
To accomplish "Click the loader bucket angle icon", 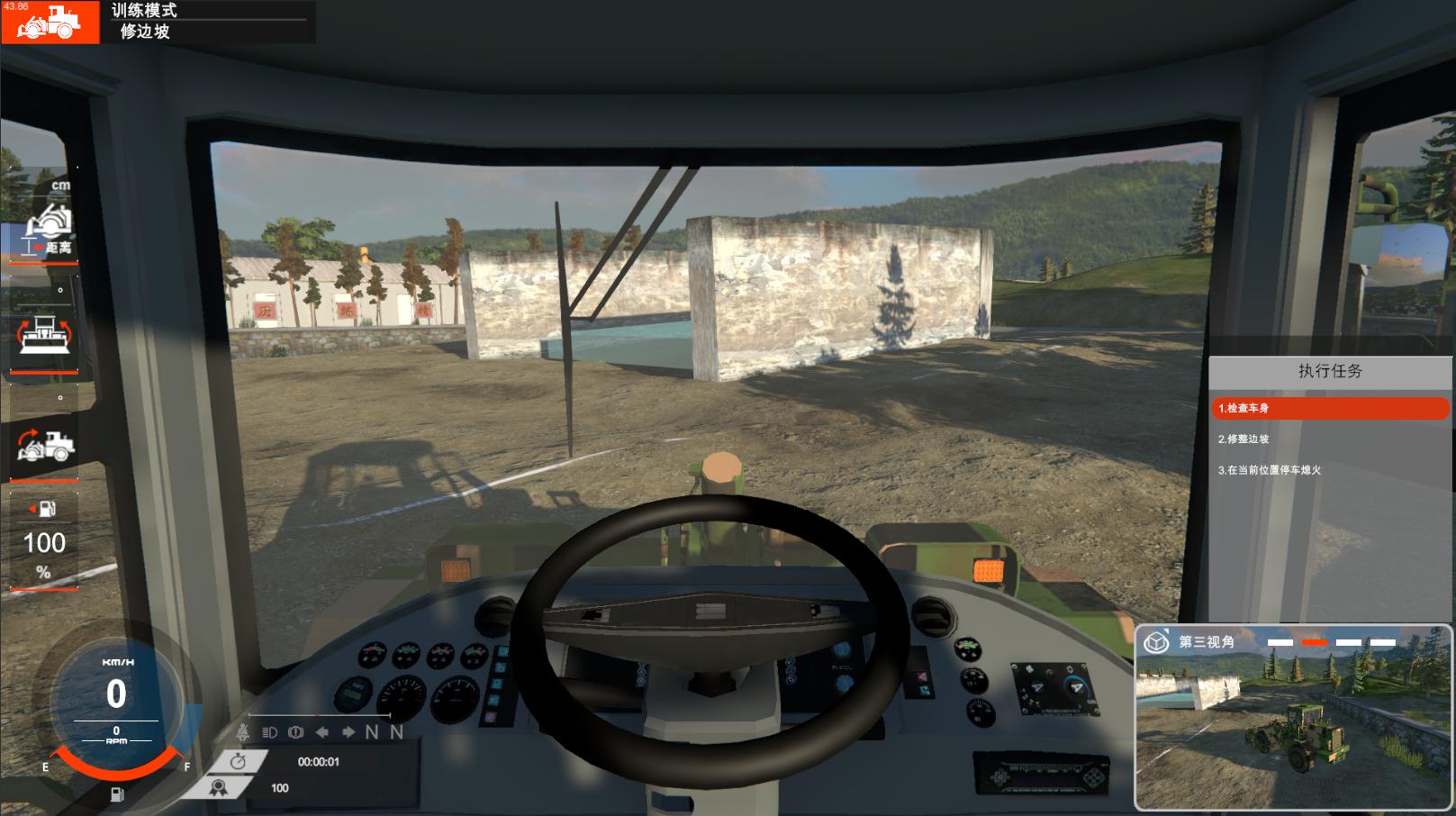I will click(x=45, y=443).
